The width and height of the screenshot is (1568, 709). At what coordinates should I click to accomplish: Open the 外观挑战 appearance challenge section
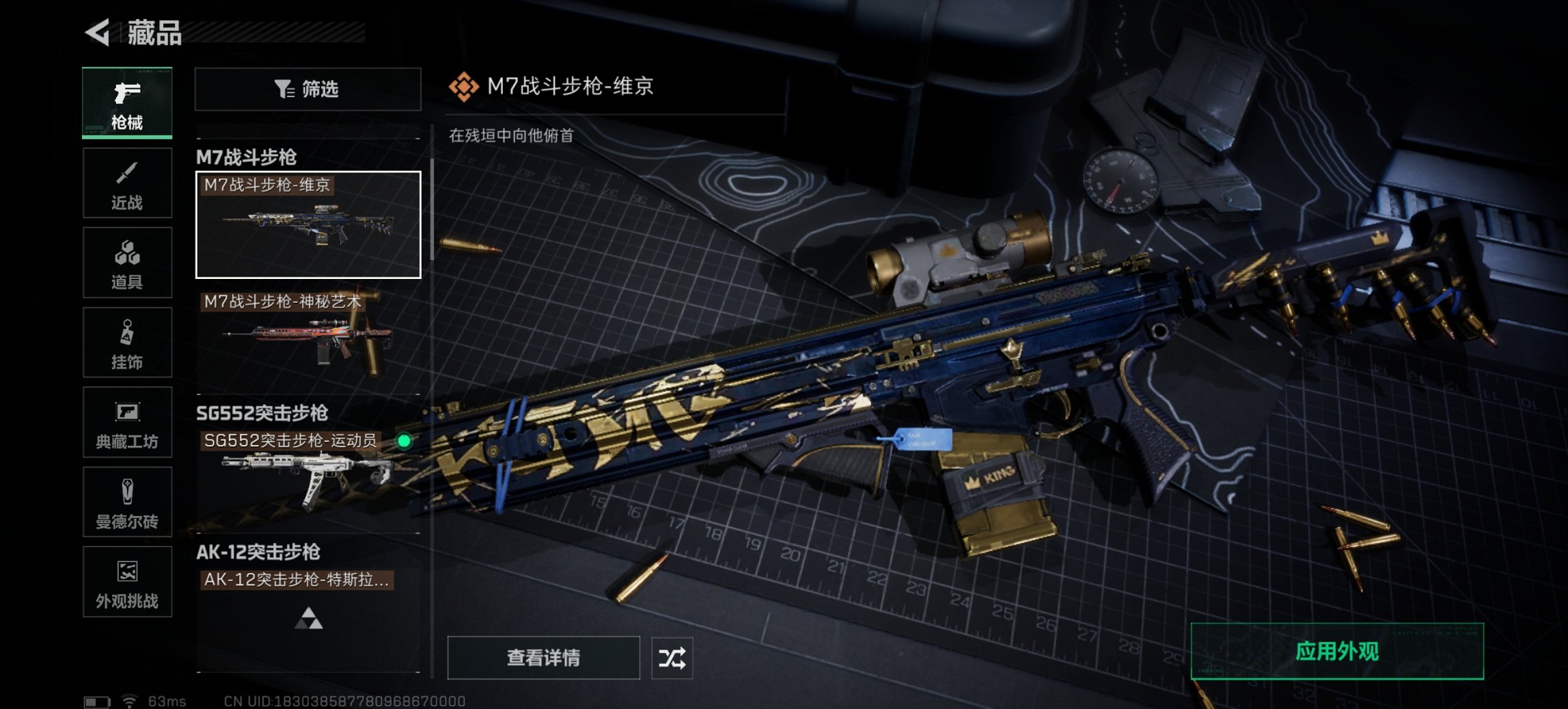click(127, 583)
